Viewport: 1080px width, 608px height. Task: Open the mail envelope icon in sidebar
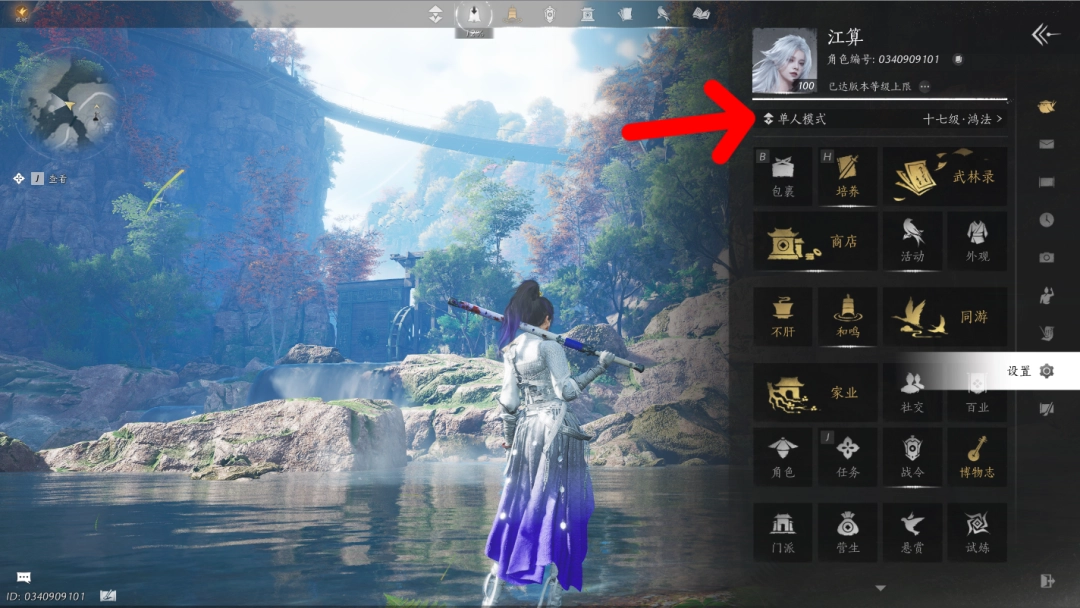(x=1046, y=144)
